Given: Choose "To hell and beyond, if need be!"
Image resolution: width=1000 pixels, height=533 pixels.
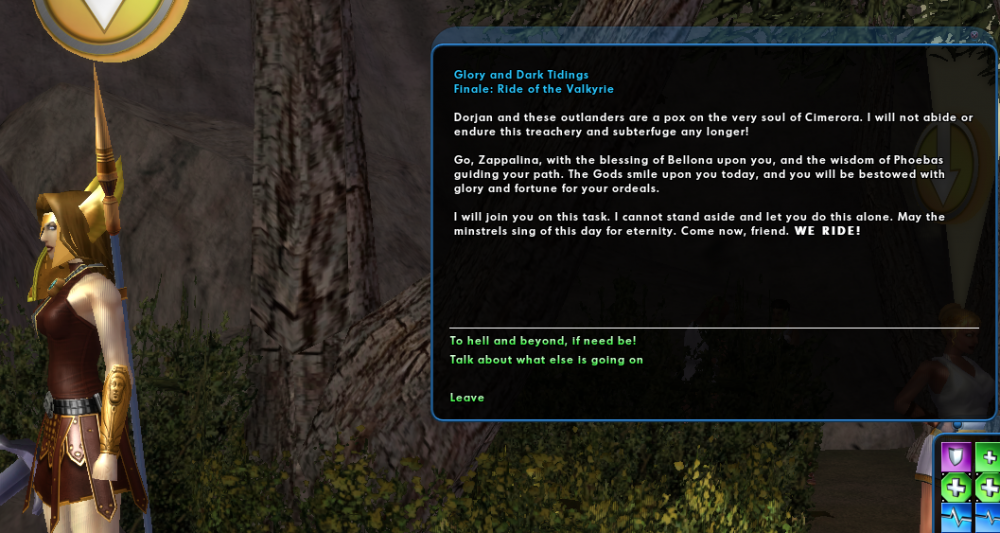Looking at the screenshot, I should (543, 341).
